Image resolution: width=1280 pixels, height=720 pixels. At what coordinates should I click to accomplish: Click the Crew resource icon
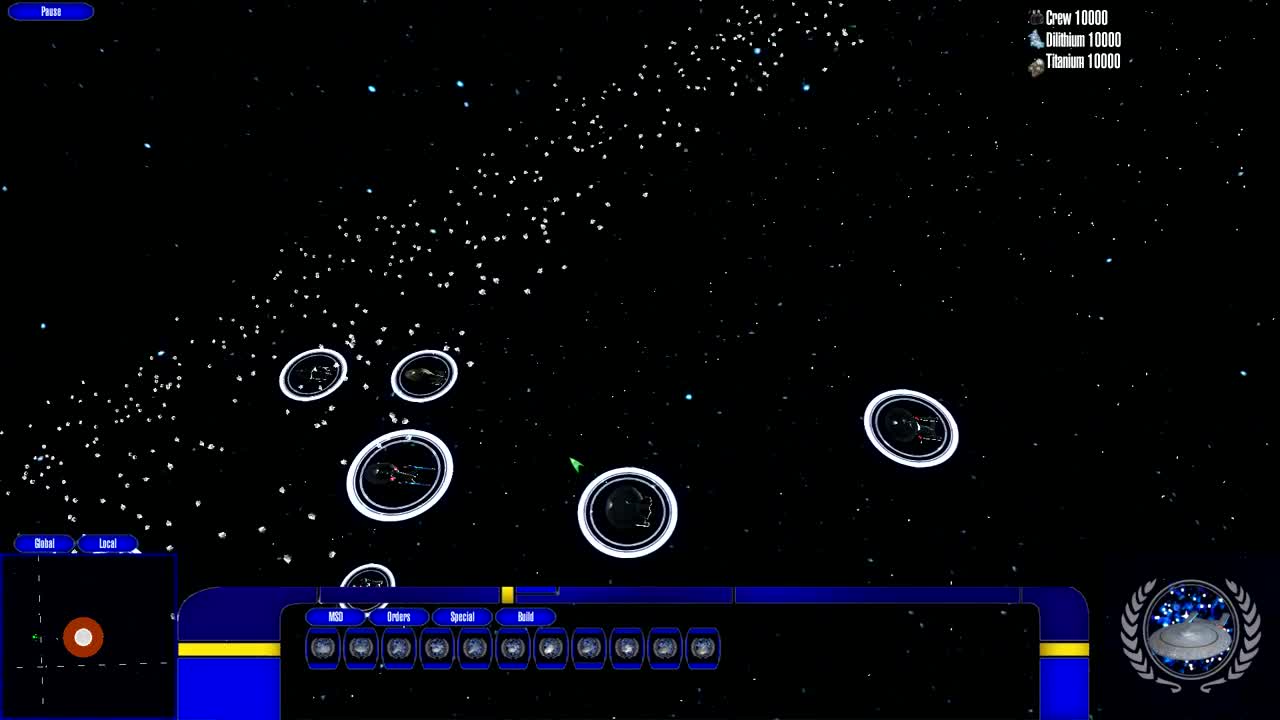point(1034,17)
